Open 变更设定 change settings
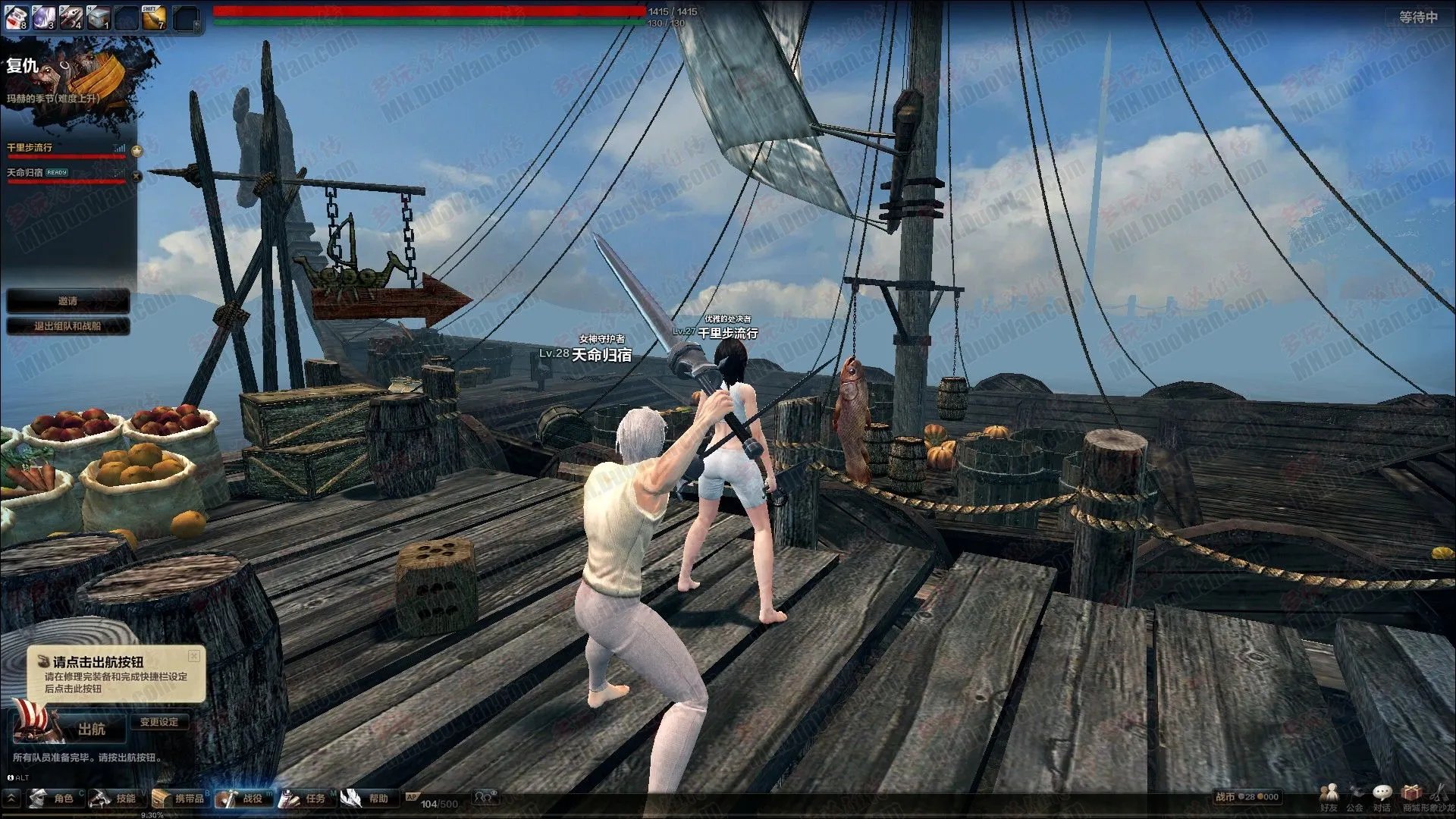The width and height of the screenshot is (1456, 819). pos(158,722)
